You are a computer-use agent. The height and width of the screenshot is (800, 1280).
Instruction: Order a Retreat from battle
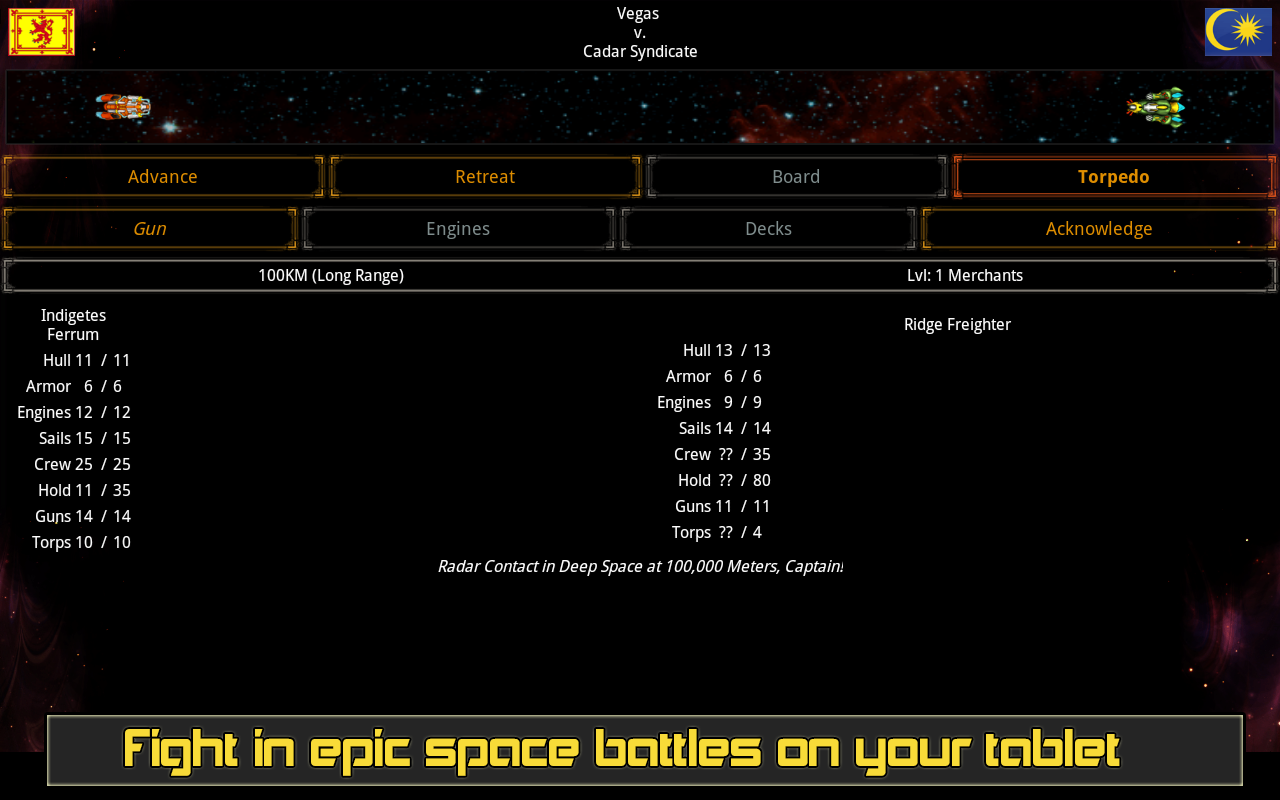(485, 176)
